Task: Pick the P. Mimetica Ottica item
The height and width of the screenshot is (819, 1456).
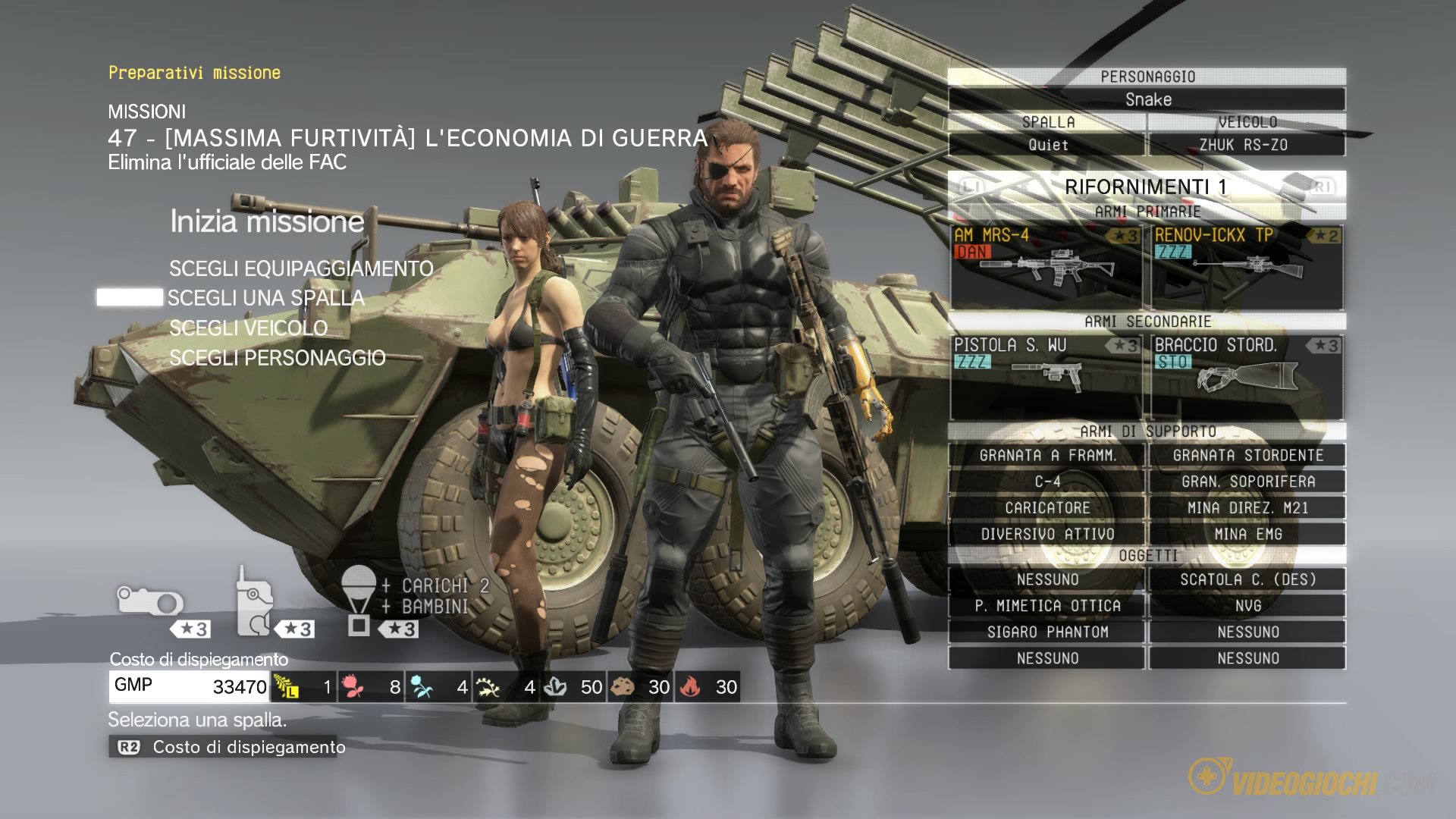Action: click(x=1047, y=605)
